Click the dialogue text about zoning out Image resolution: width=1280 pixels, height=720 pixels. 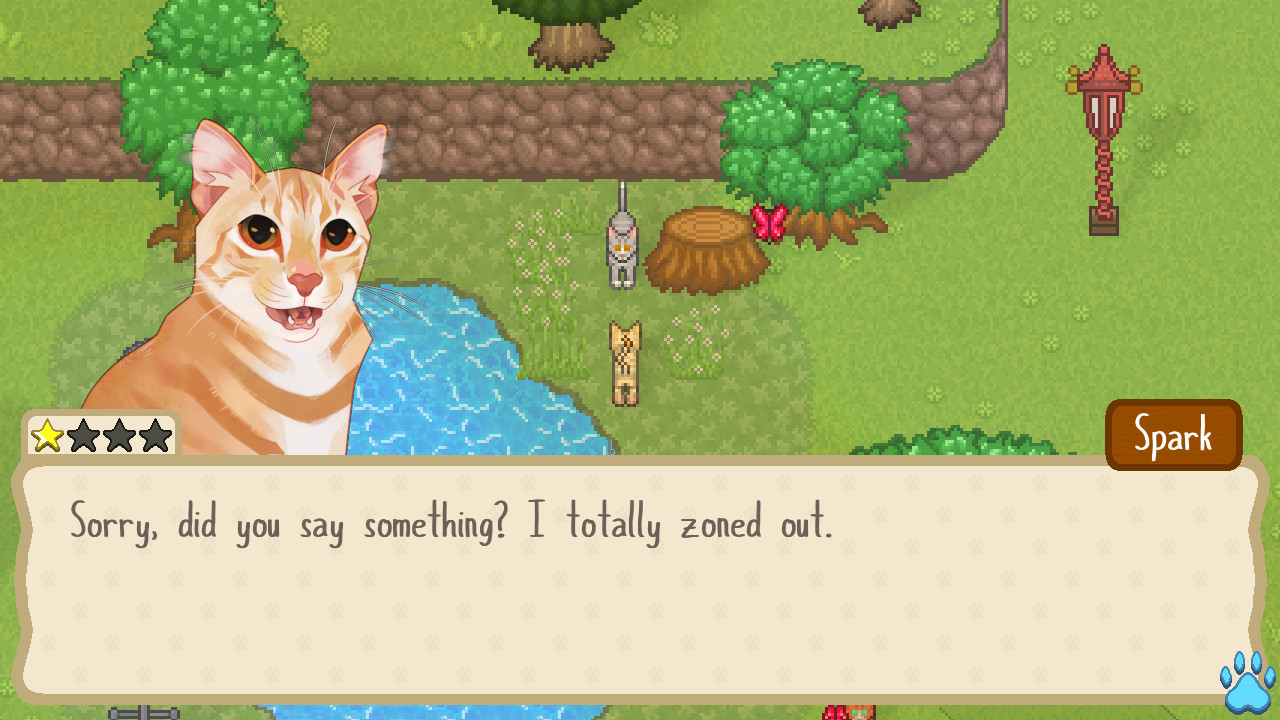(450, 523)
